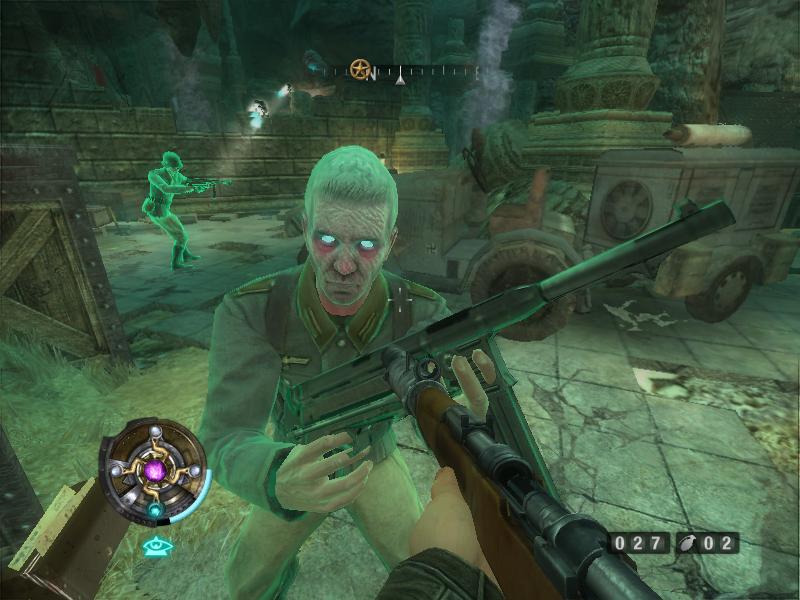Click the Thule medallion power selector

(155, 470)
